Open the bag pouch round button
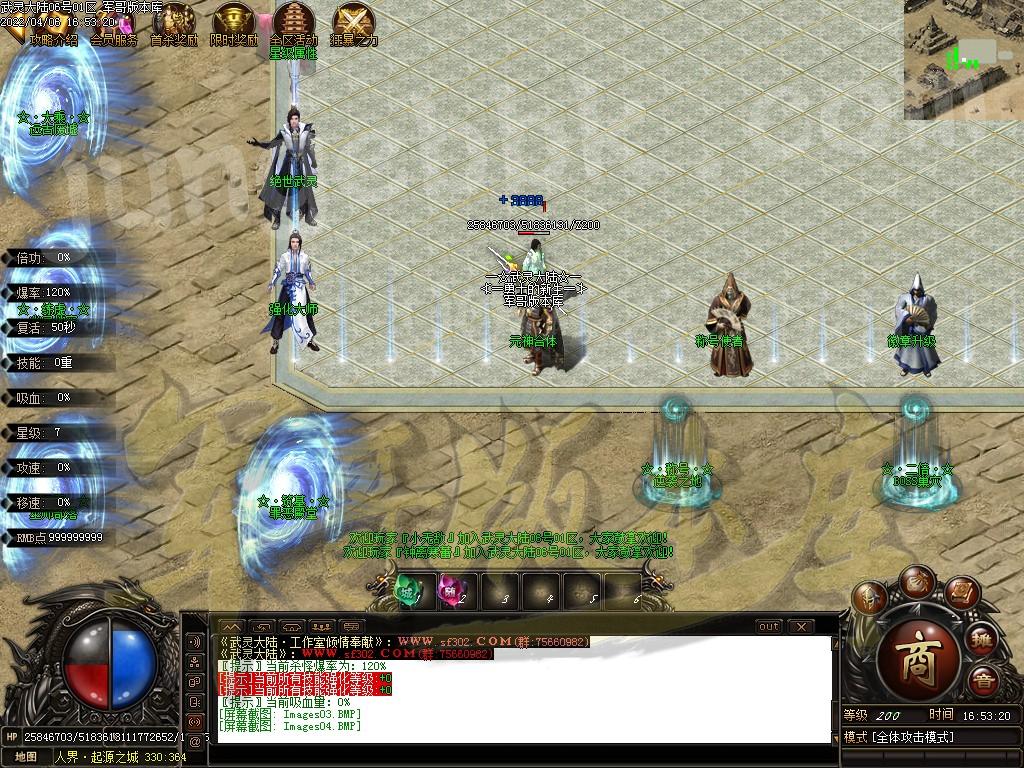The width and height of the screenshot is (1024, 768). tap(916, 581)
